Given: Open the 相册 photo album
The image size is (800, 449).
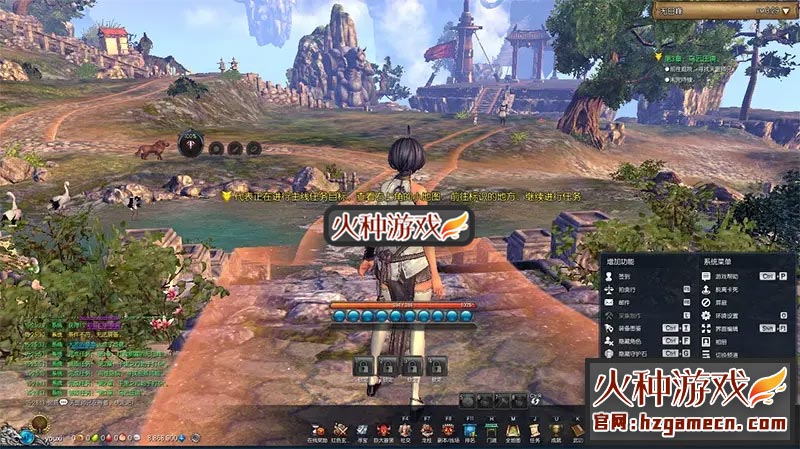Looking at the screenshot, I should [722, 340].
